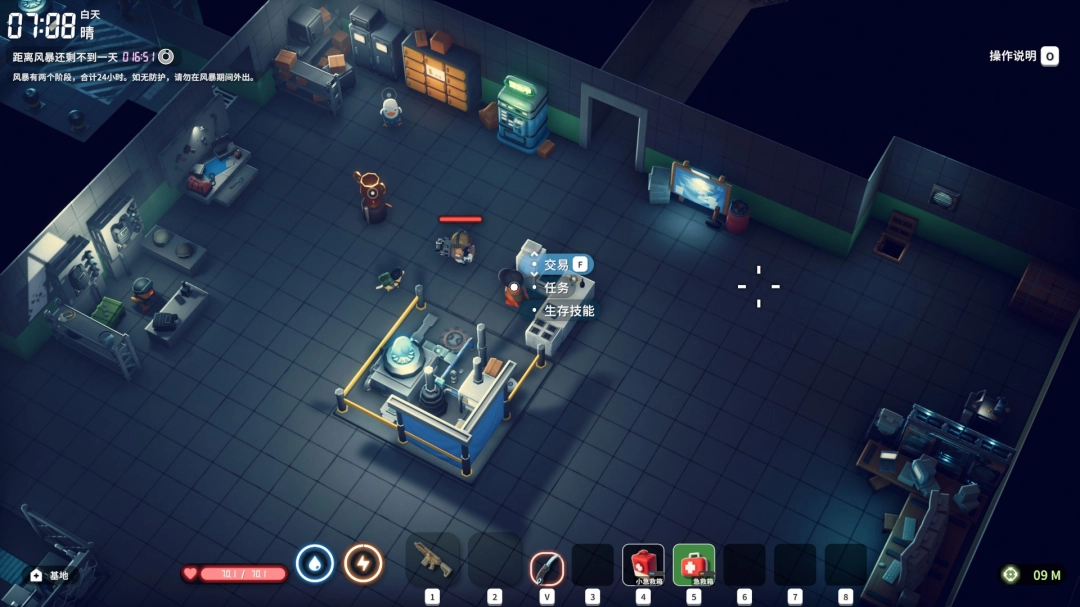Select the melee knife slot

coord(547,567)
